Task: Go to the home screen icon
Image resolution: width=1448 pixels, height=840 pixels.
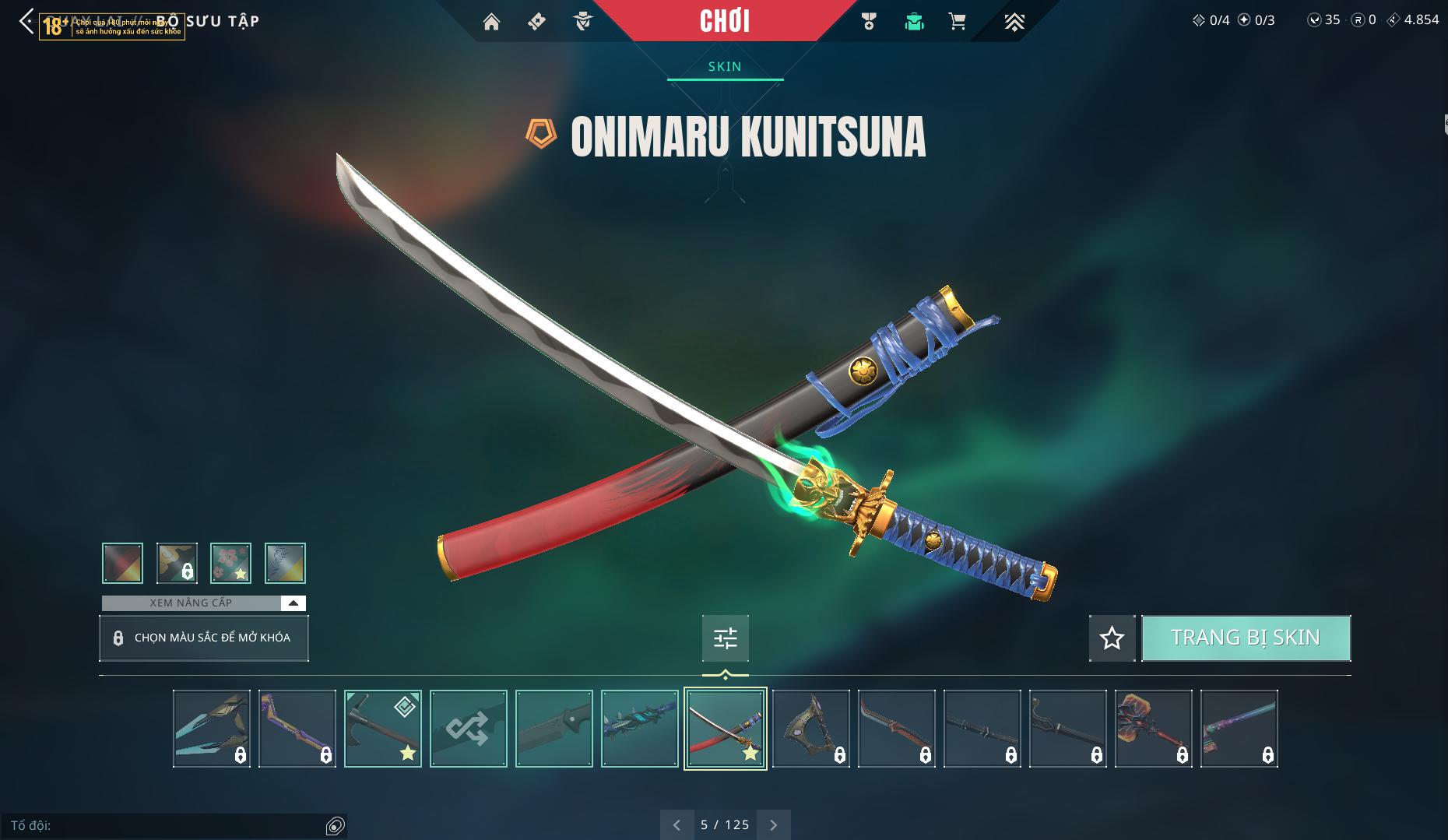Action: click(x=491, y=22)
